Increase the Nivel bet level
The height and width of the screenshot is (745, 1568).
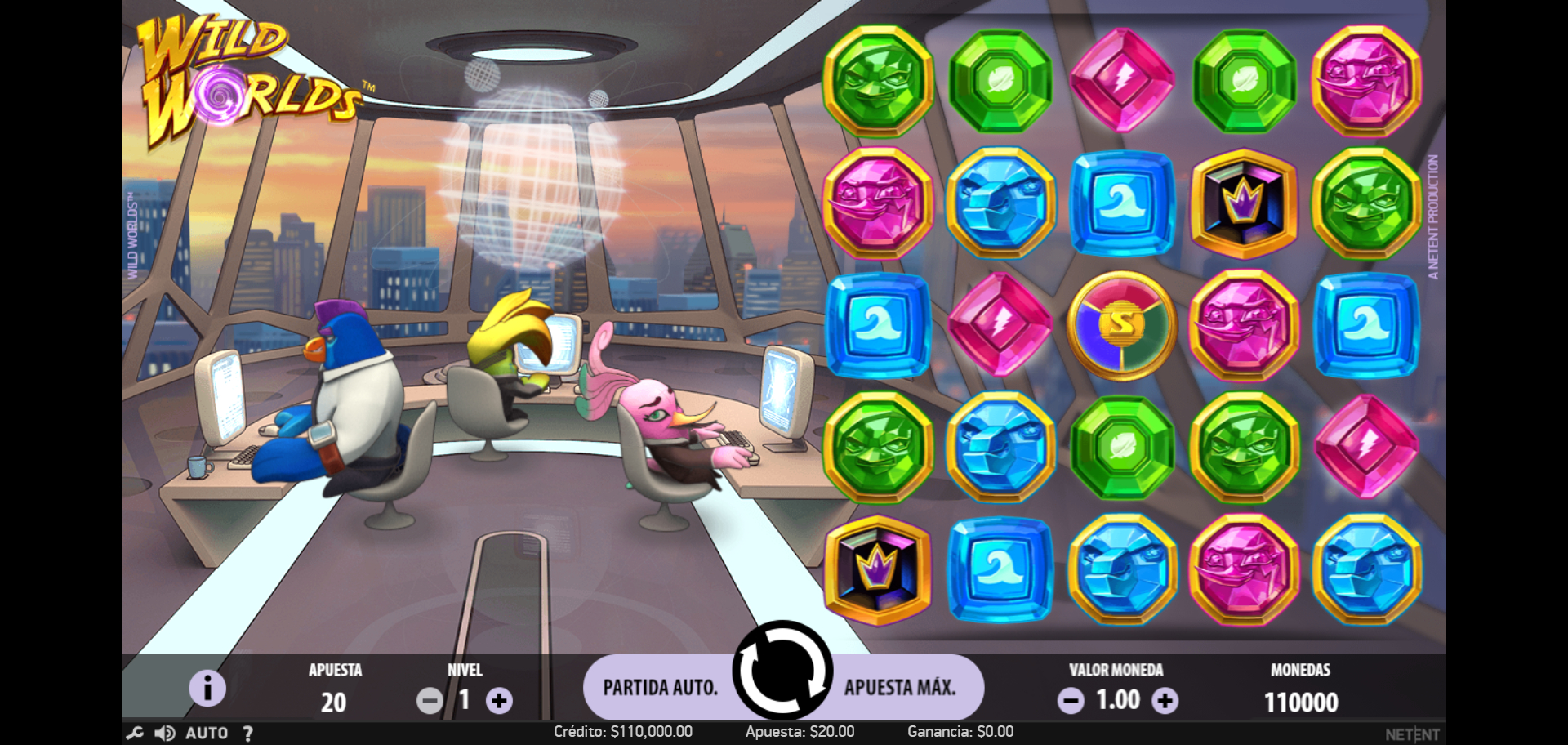coord(500,701)
